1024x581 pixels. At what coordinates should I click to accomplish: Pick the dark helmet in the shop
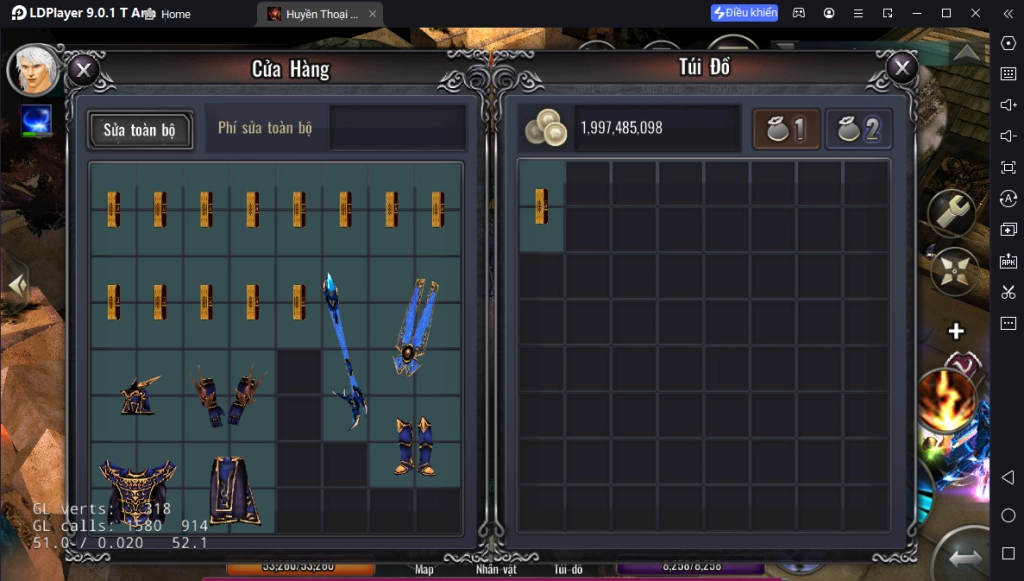click(138, 395)
